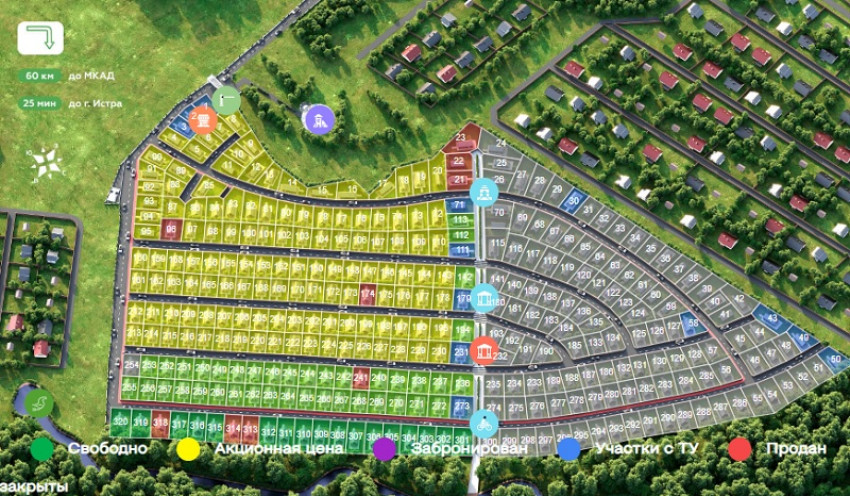The image size is (850, 496).
Task: Pick the red "Продан" legend entry
Action: click(740, 449)
